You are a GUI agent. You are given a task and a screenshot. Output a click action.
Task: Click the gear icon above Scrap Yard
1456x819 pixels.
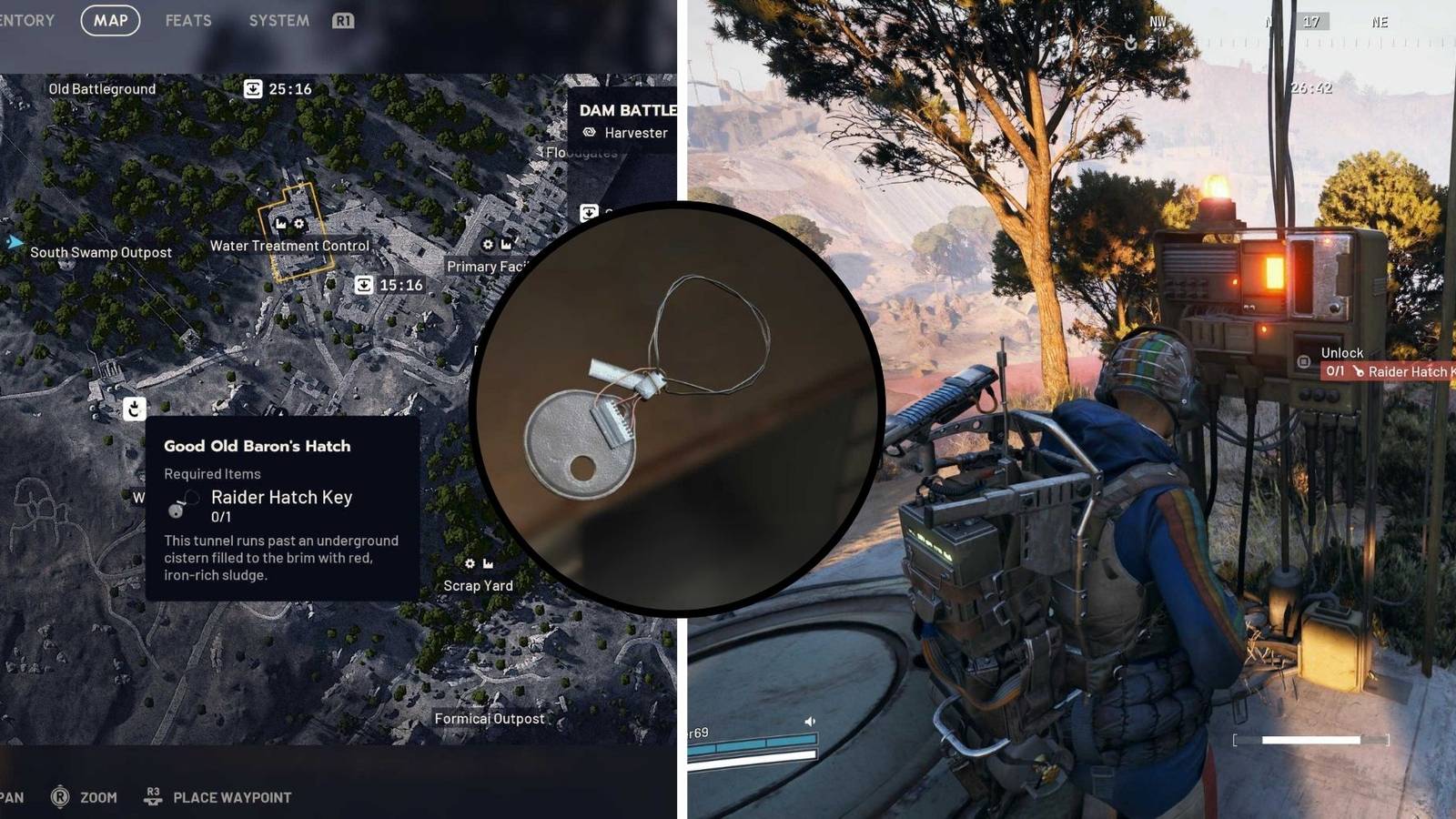[470, 563]
